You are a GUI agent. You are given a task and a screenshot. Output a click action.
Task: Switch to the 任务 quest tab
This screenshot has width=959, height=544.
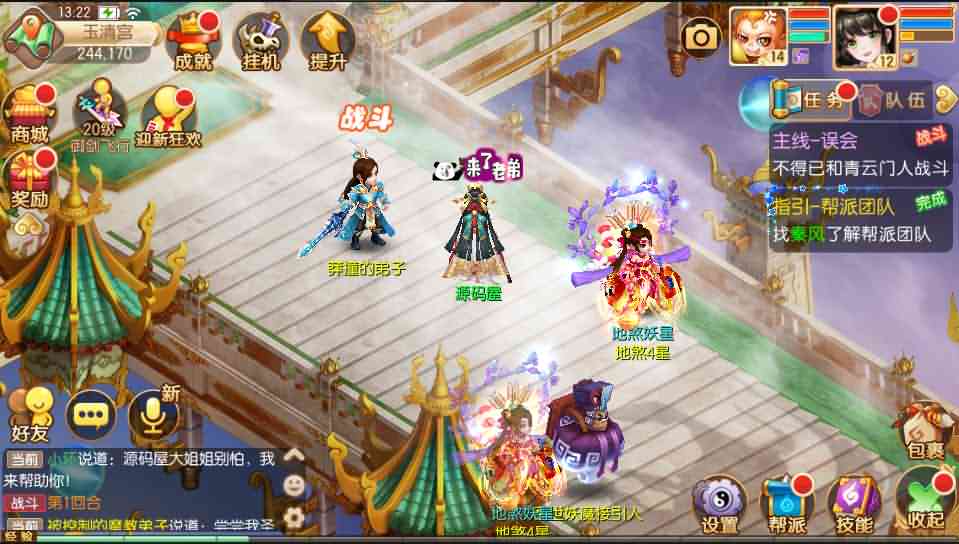(x=810, y=99)
